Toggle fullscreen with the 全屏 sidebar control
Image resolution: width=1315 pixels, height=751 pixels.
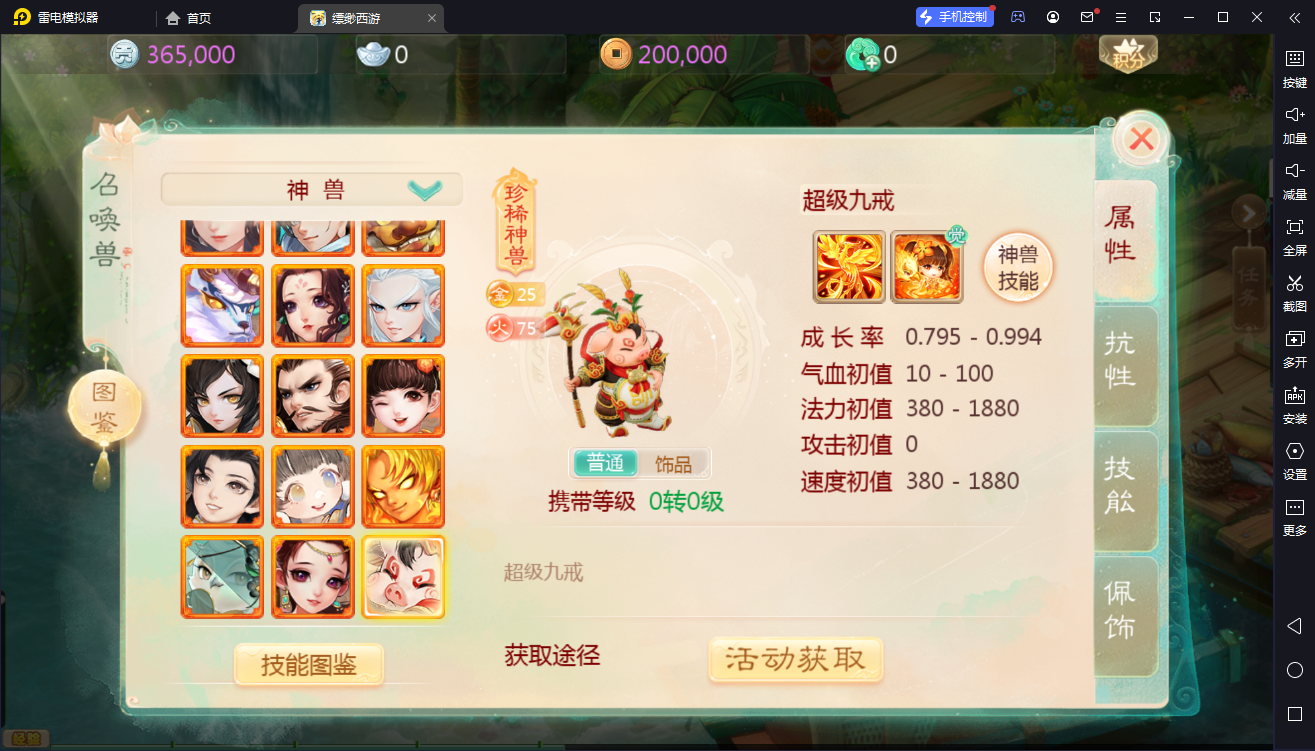pyautogui.click(x=1295, y=237)
